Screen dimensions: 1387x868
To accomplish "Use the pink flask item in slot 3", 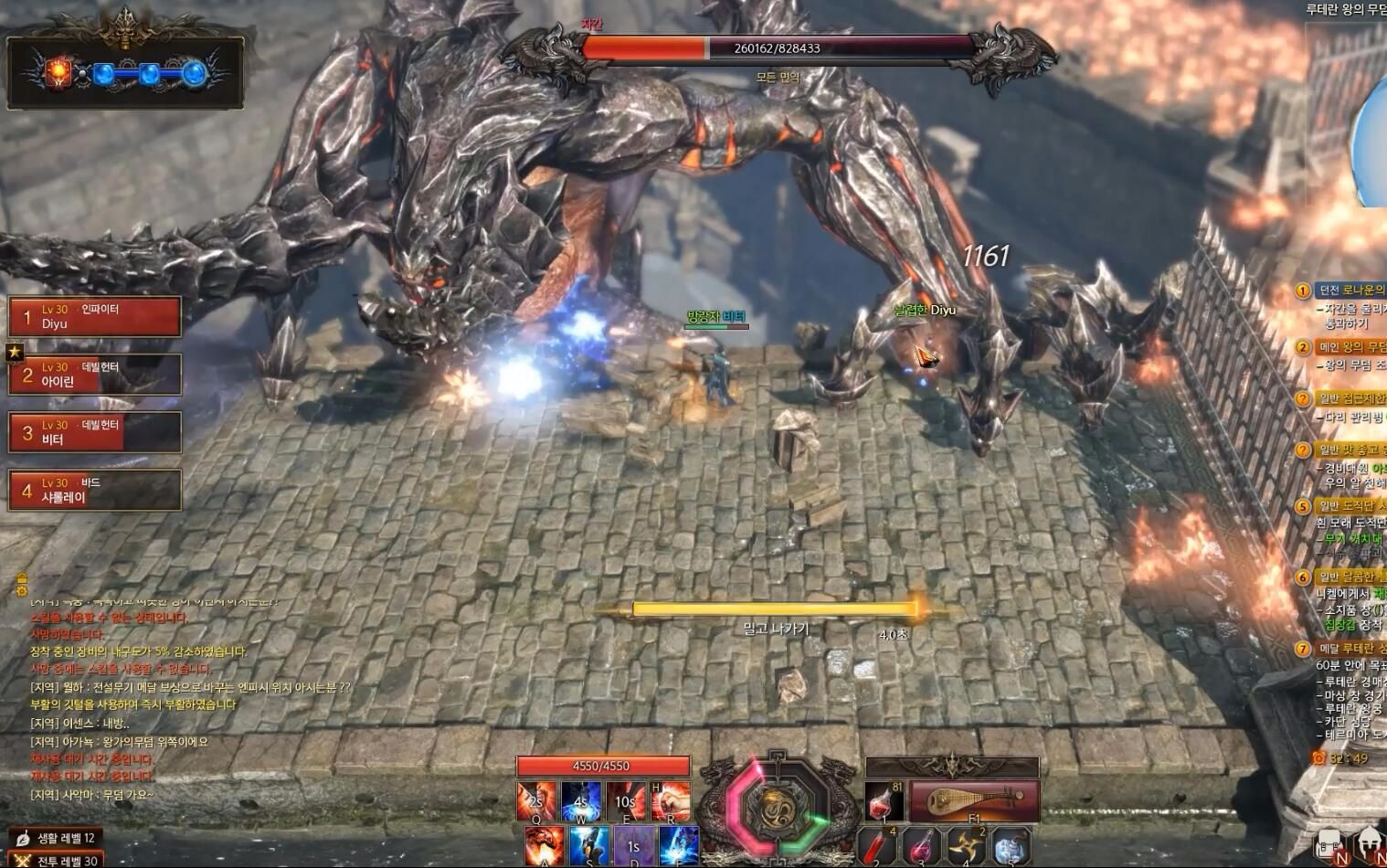I will 923,845.
